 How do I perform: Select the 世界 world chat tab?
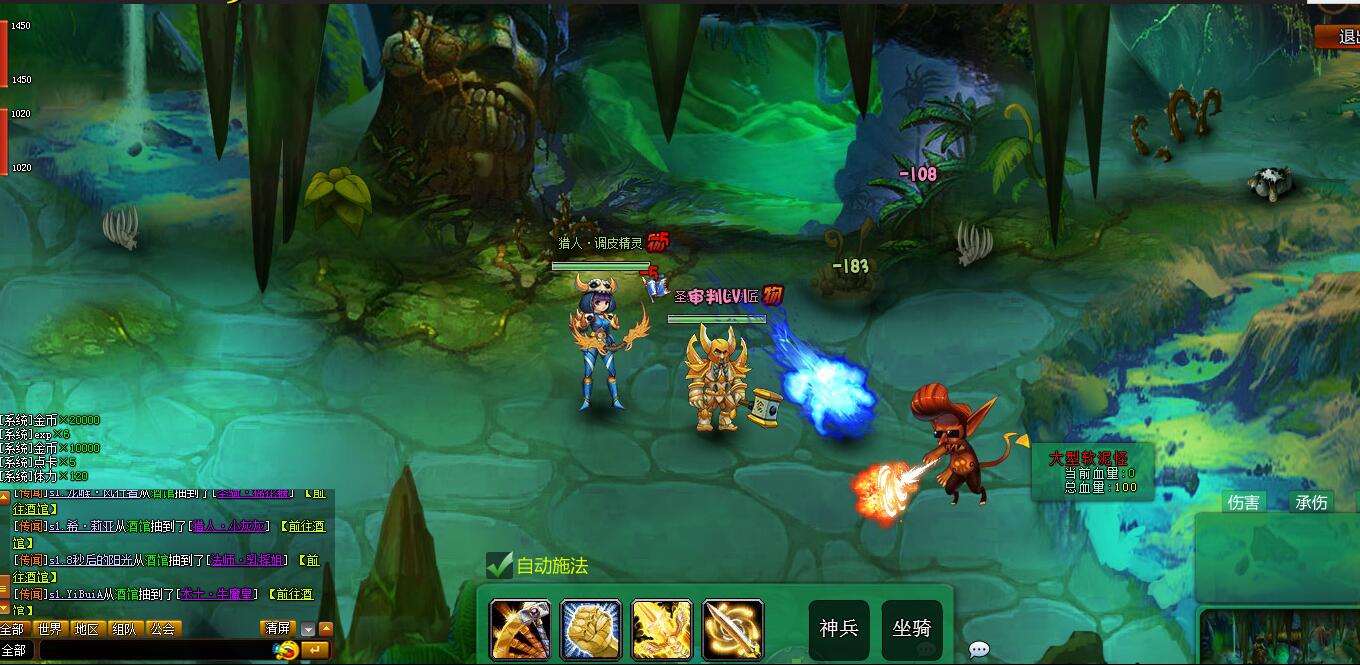(x=49, y=629)
